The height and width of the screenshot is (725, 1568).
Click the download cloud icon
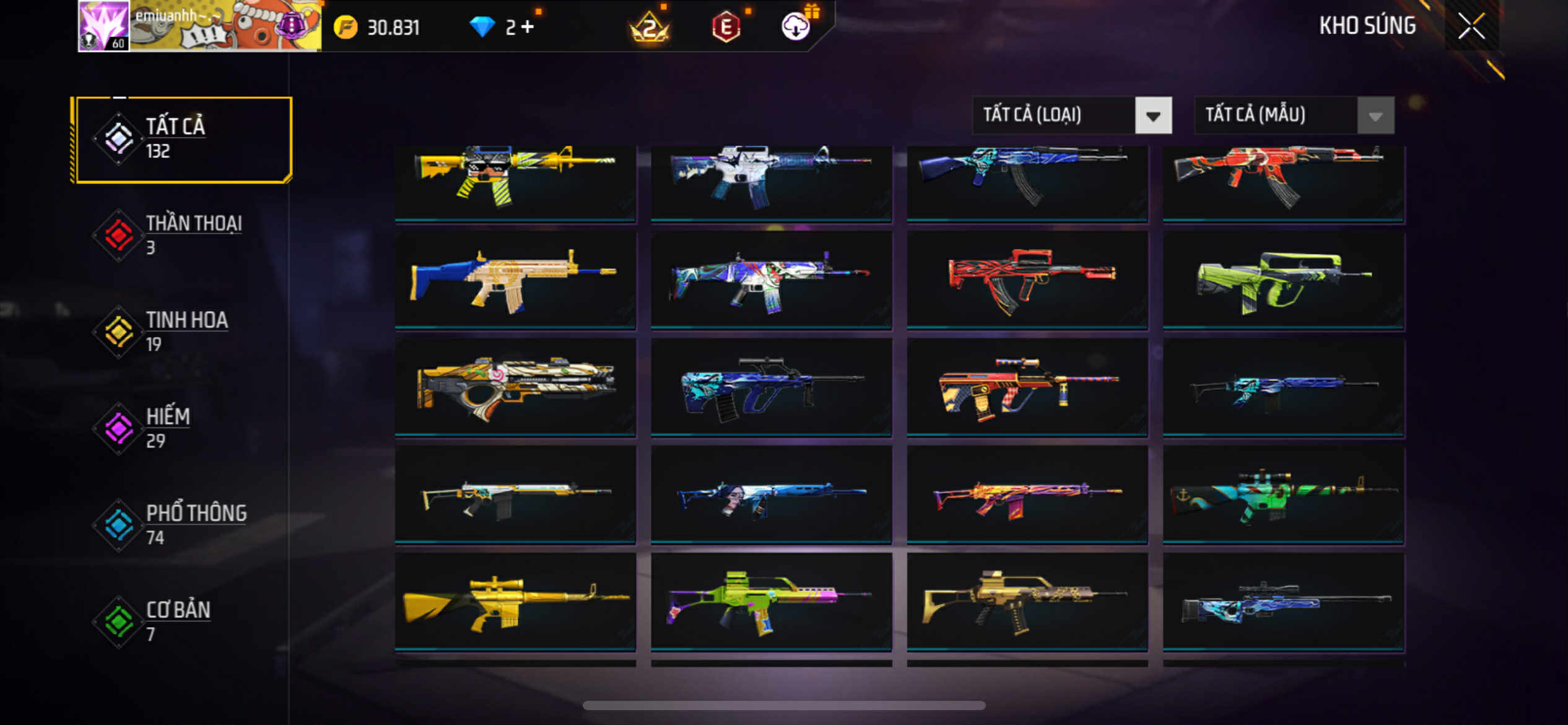click(x=796, y=27)
